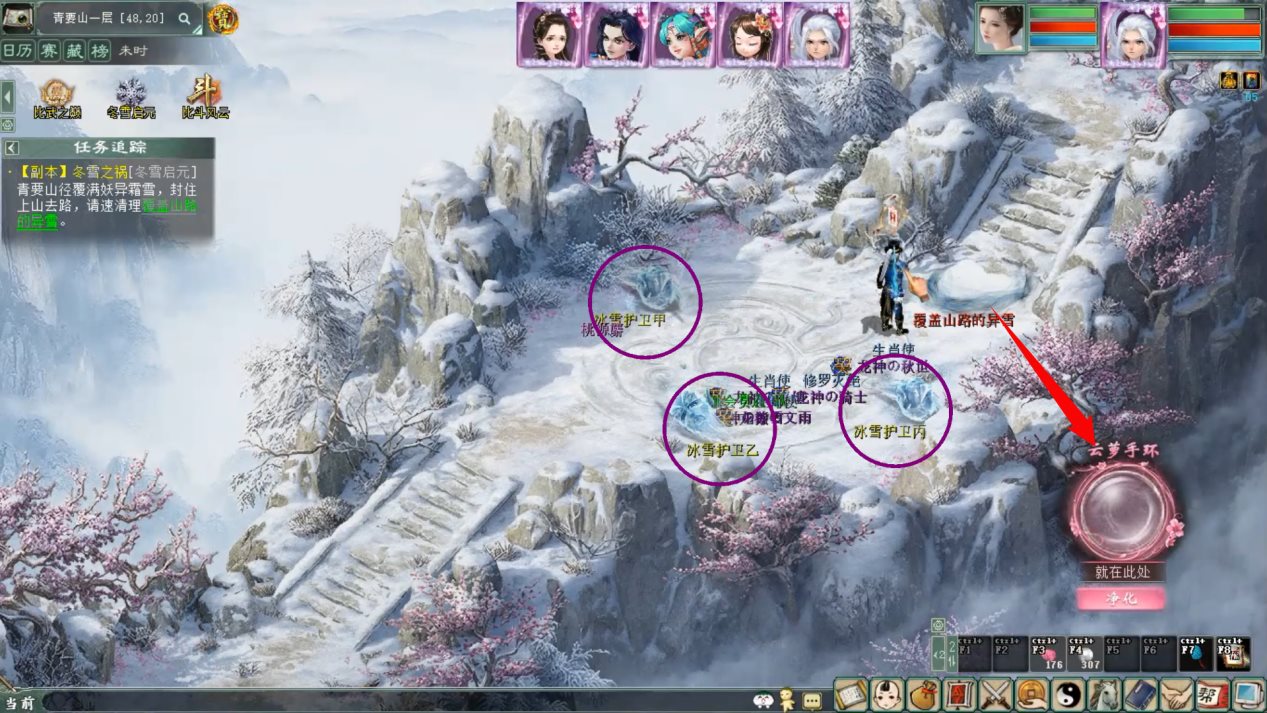Open the 榜 rankings button

99,50
